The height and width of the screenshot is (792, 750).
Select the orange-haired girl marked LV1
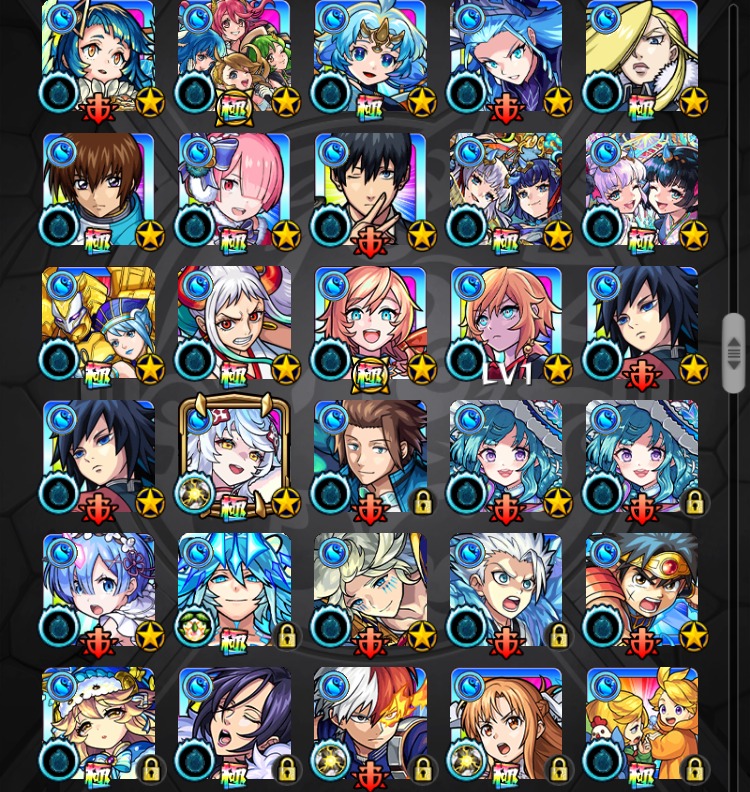point(507,324)
